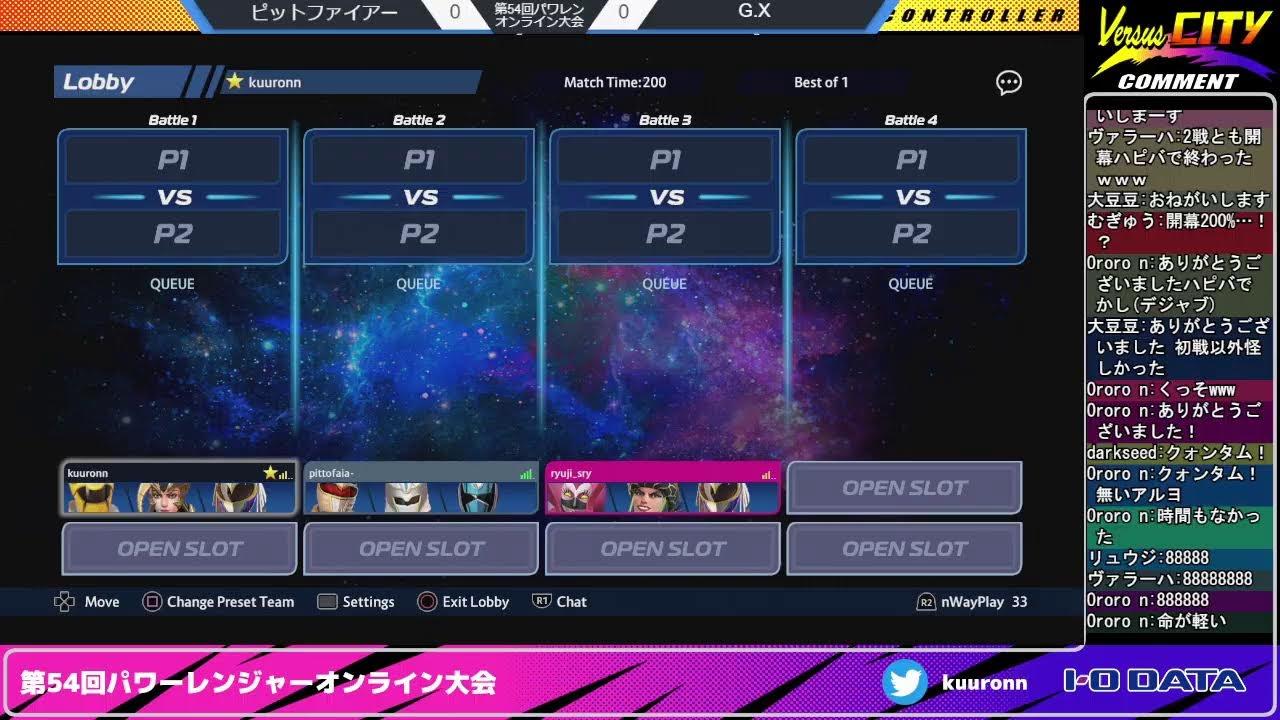Open the lobby Settings option
This screenshot has width=1280, height=720.
(x=356, y=602)
